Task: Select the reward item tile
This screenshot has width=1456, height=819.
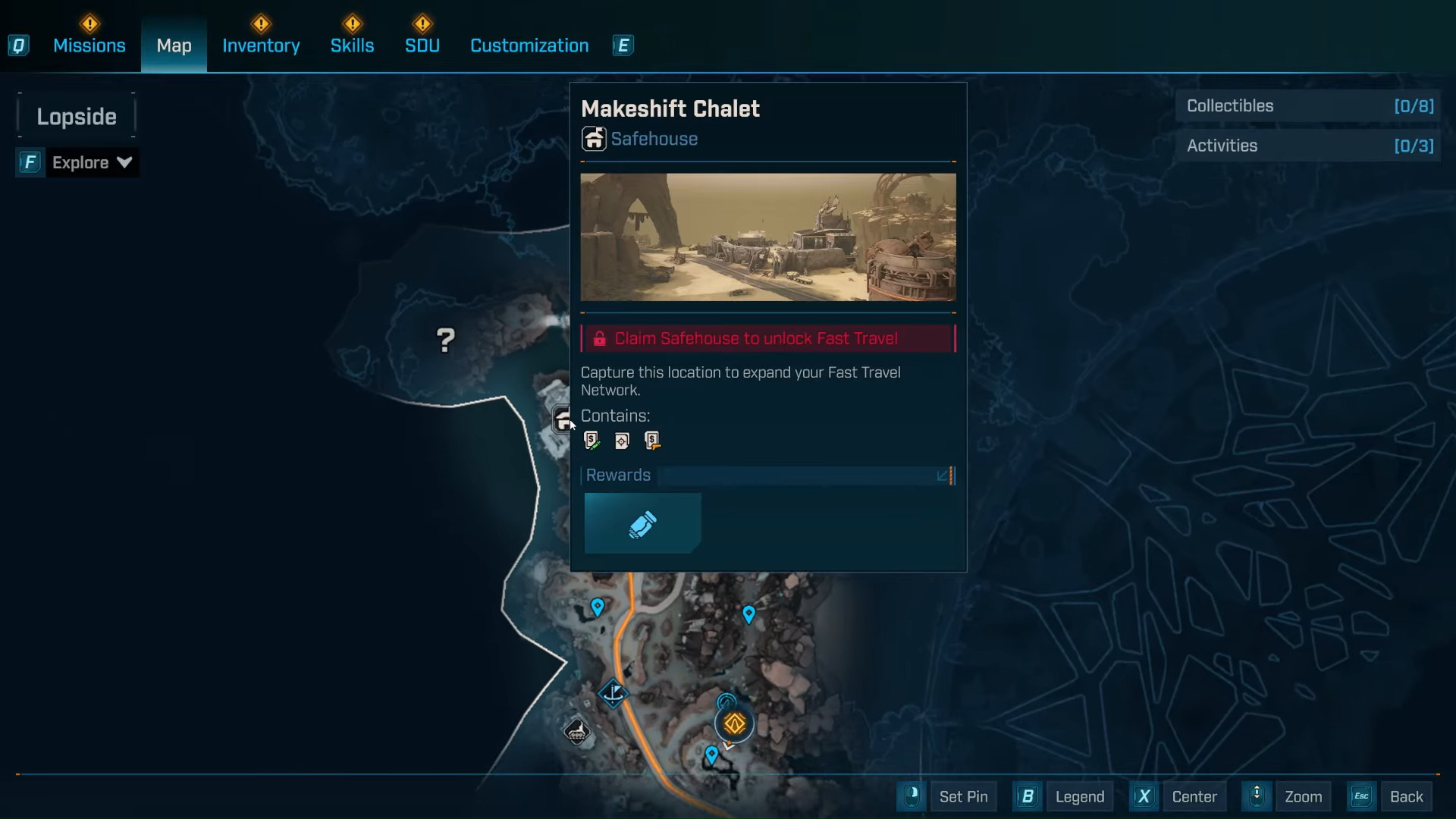Action: [x=642, y=523]
